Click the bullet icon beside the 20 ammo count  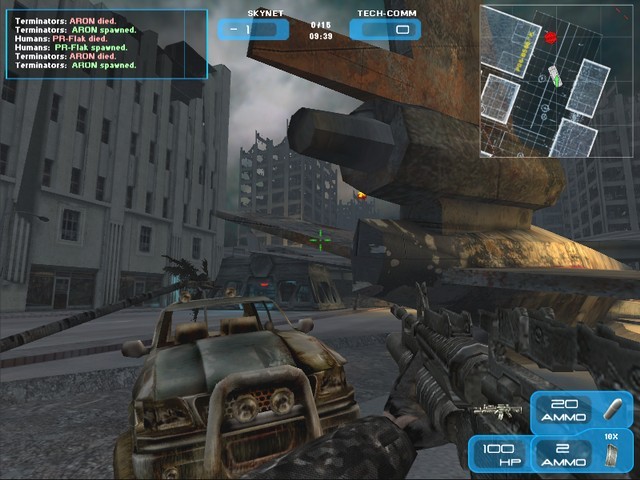coord(613,411)
